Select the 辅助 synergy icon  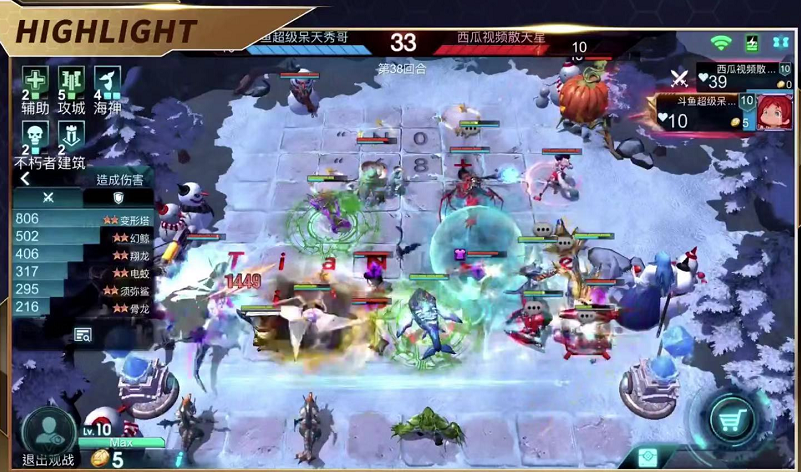35,81
